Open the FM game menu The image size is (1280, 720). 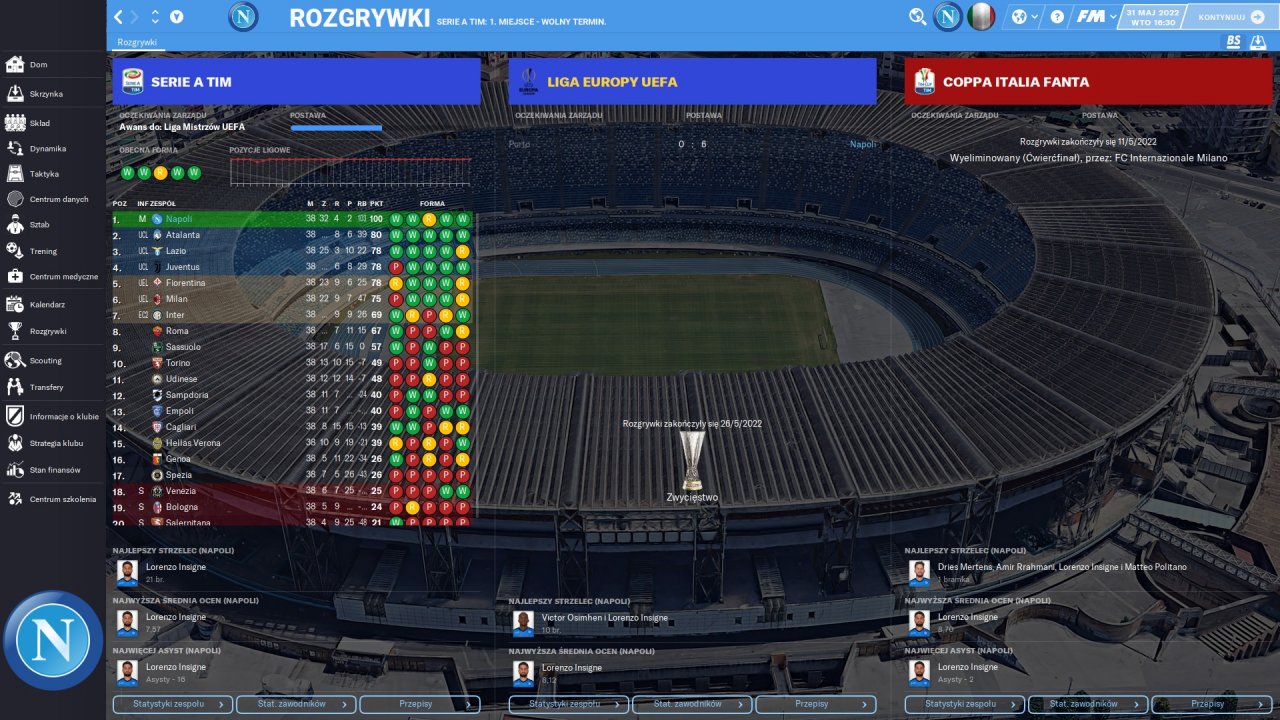point(1095,17)
